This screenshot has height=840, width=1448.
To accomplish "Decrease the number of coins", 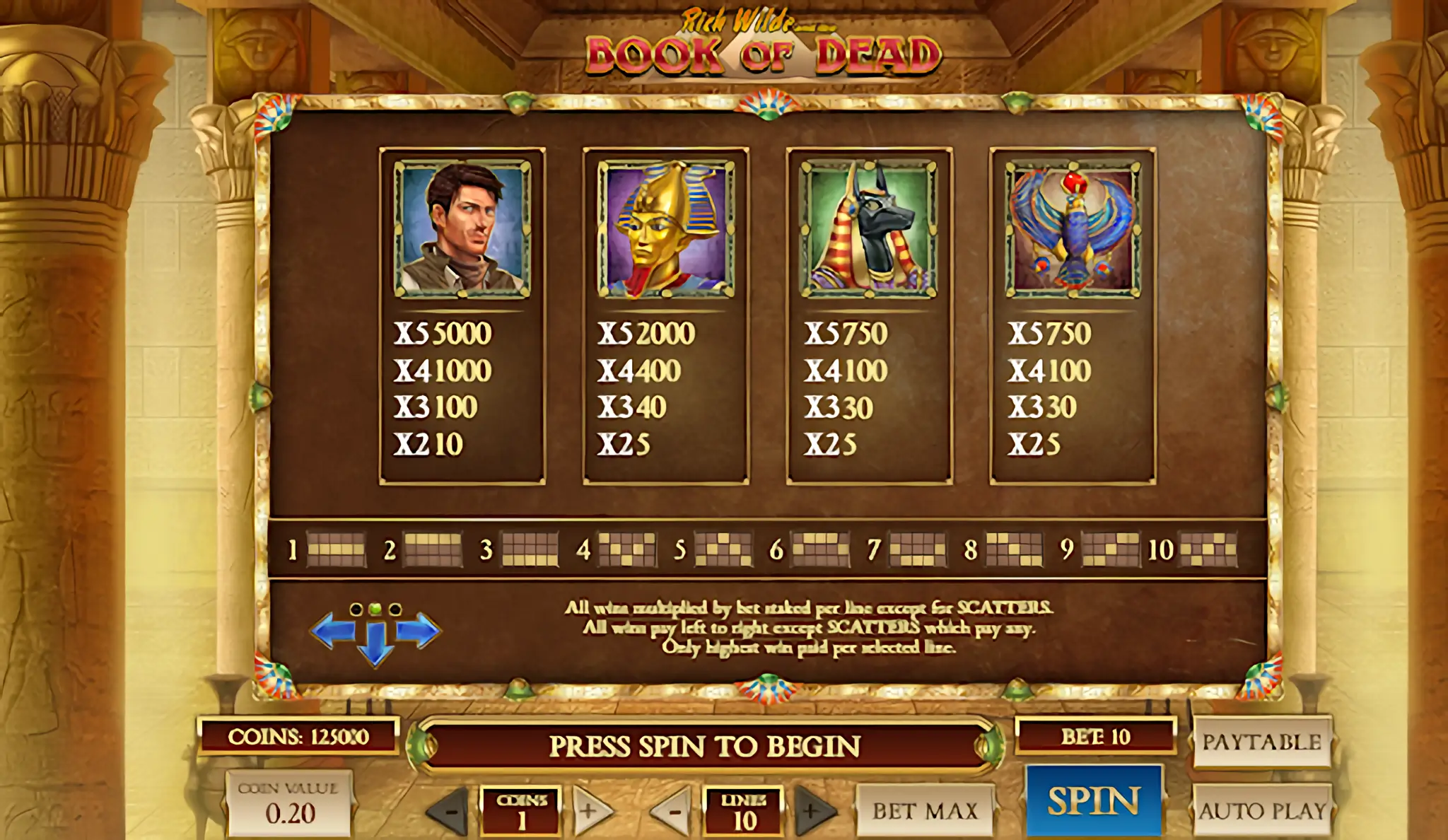I will 450,811.
